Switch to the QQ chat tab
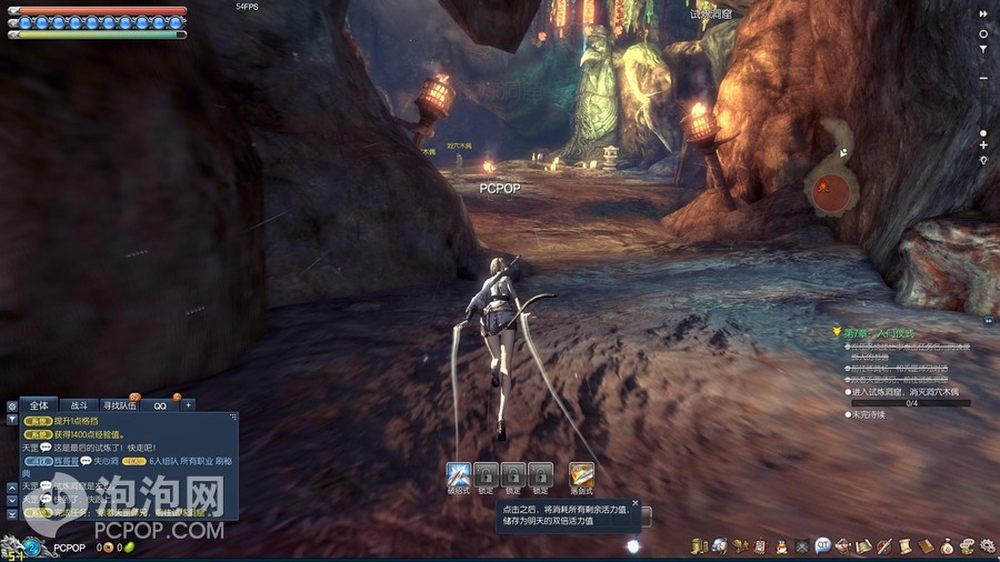The height and width of the screenshot is (562, 1000). (160, 405)
